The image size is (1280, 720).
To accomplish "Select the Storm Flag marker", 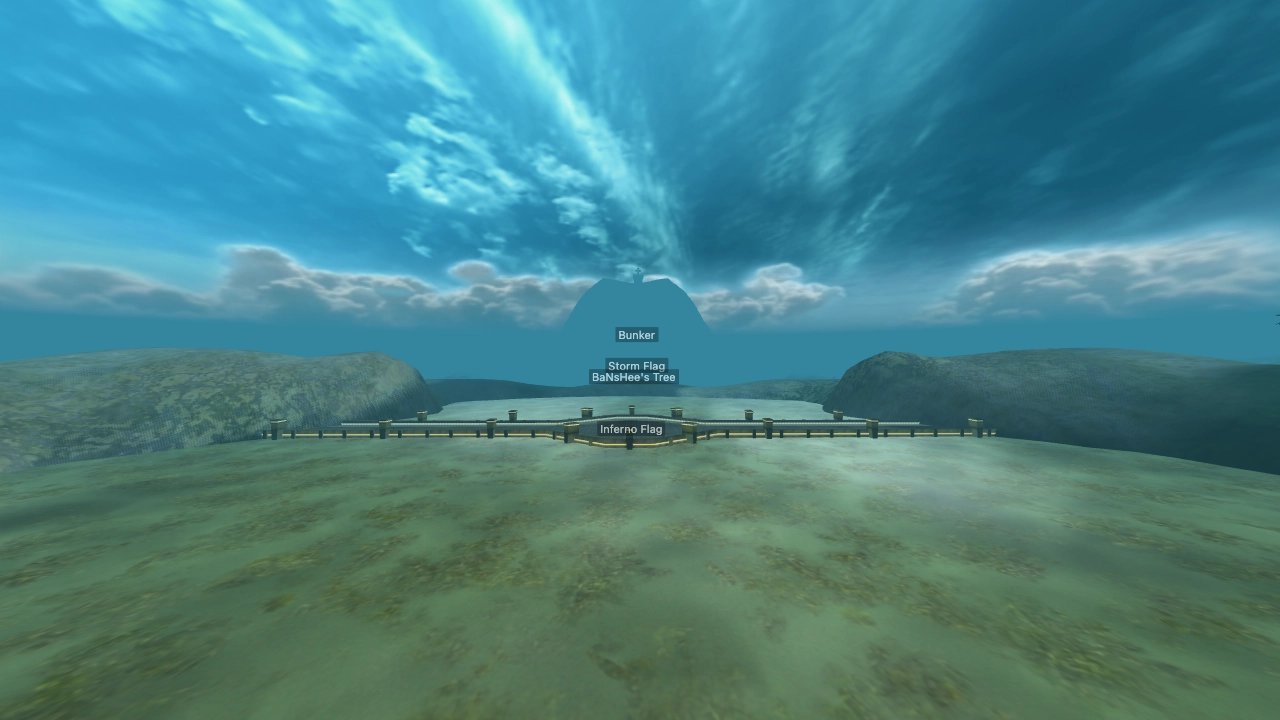I will pos(636,366).
